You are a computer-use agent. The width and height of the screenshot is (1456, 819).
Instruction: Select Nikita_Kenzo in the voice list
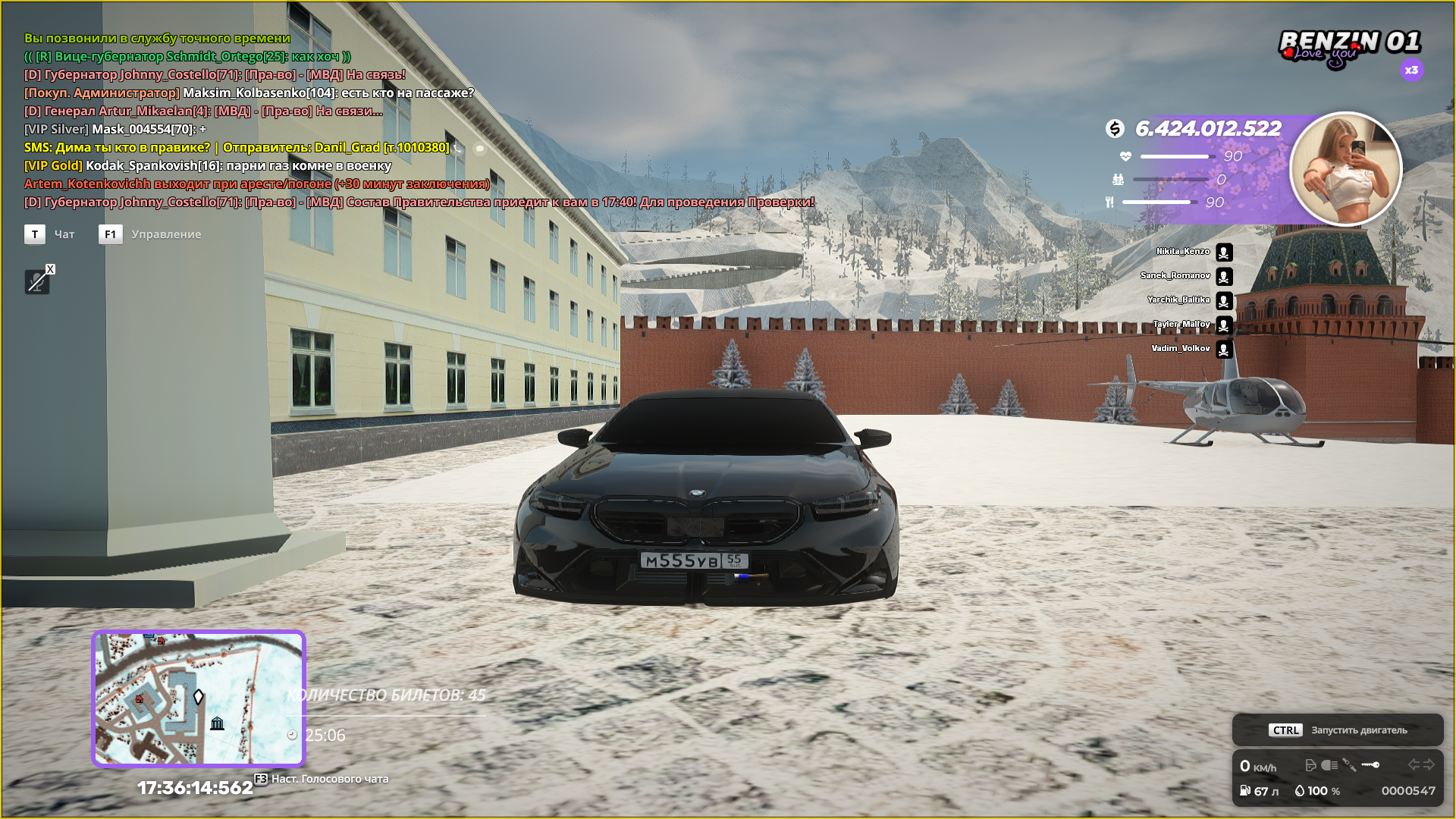[1183, 252]
